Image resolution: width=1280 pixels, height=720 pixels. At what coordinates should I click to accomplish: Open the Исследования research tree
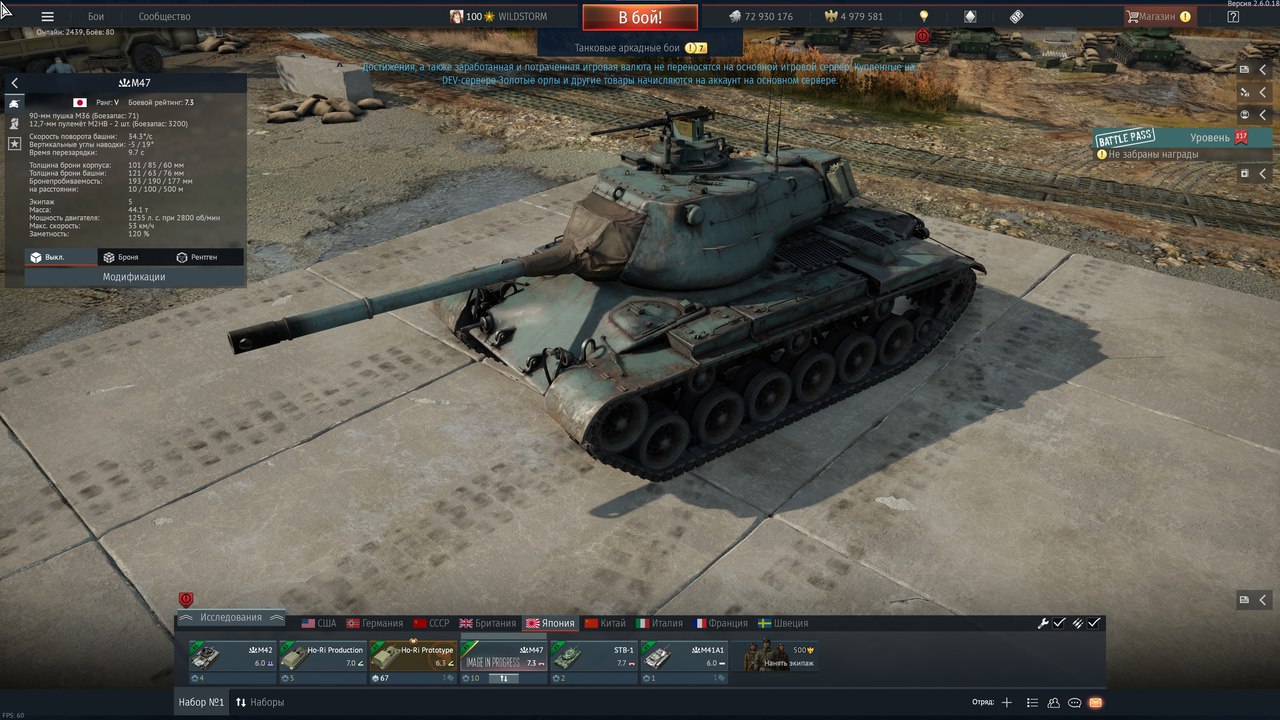coord(230,618)
